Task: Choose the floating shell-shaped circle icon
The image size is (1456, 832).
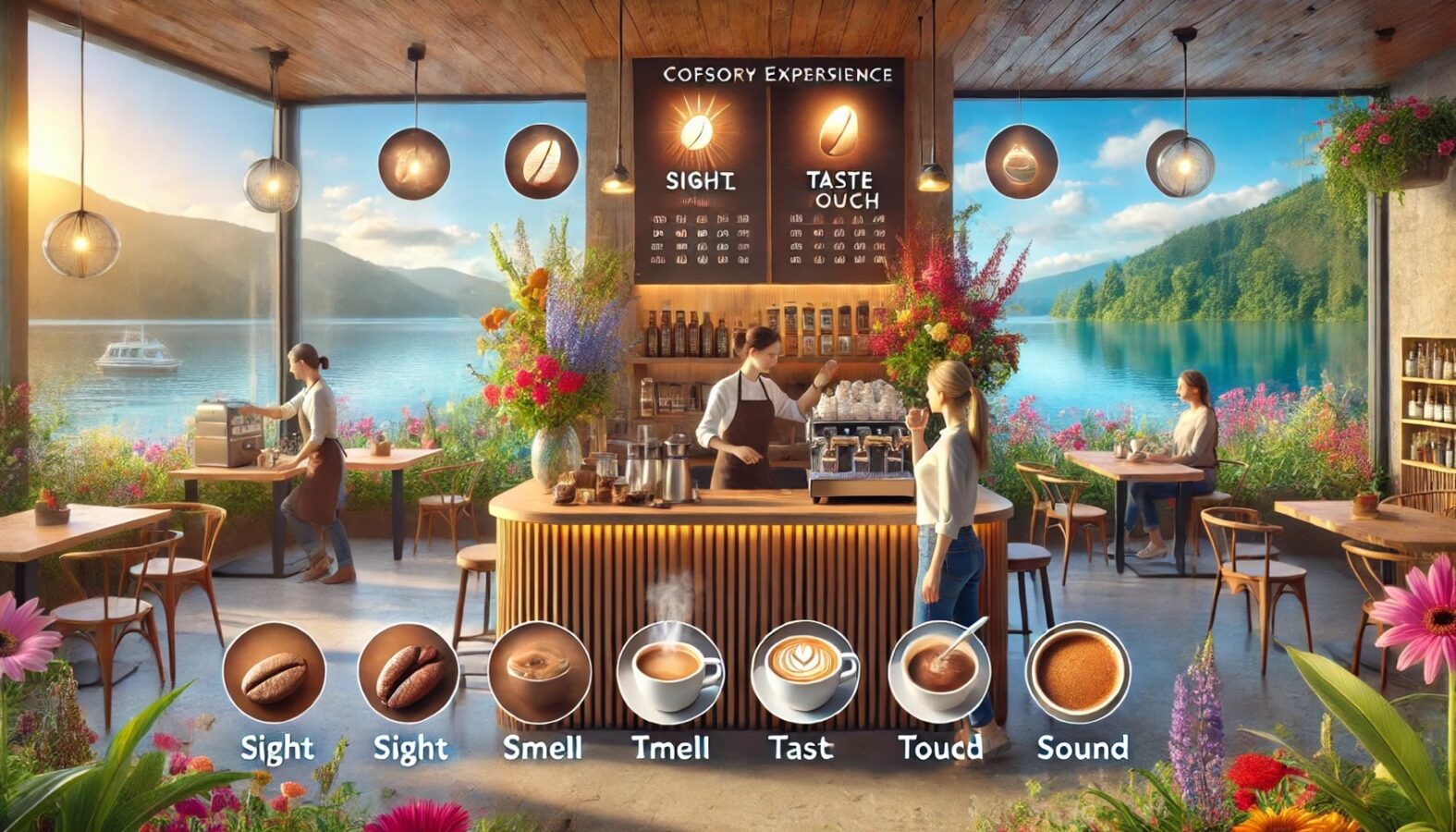Action: tap(1022, 162)
